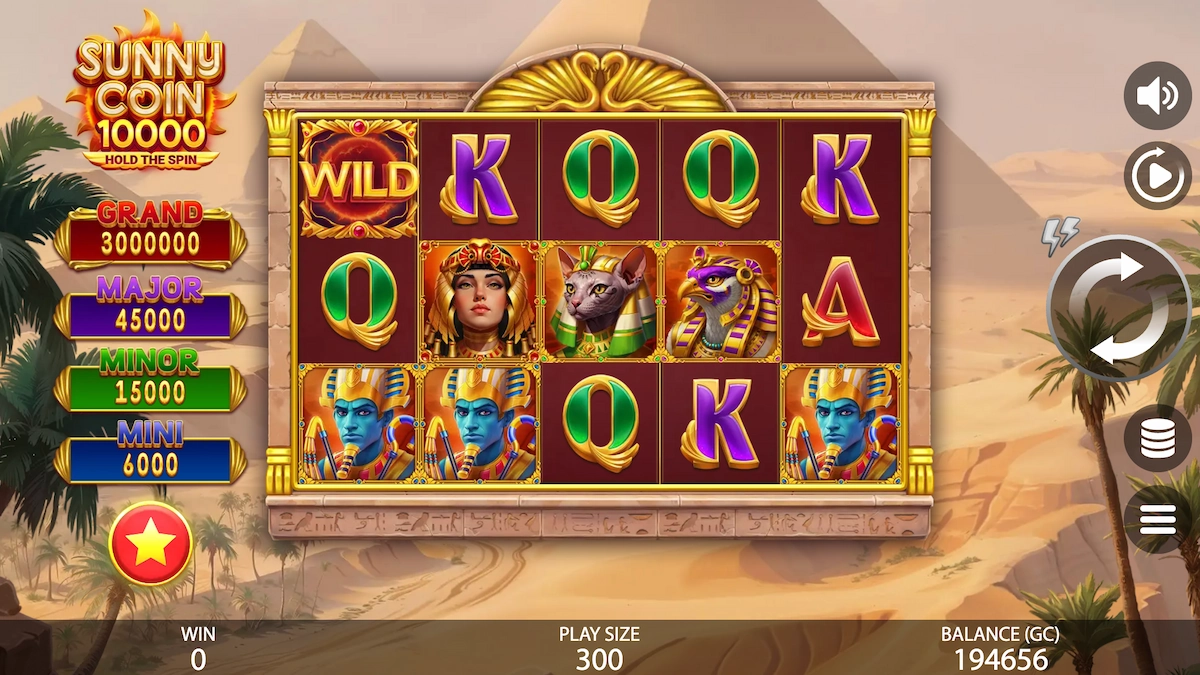Start autoplay with the circular play button
Viewport: 1200px width, 675px height.
[1157, 176]
